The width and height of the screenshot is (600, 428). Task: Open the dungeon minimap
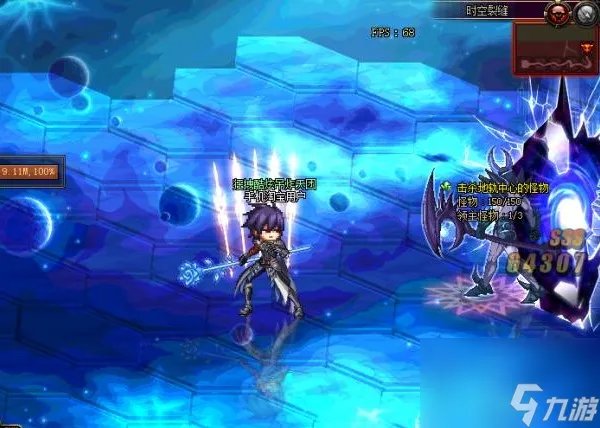(x=555, y=48)
